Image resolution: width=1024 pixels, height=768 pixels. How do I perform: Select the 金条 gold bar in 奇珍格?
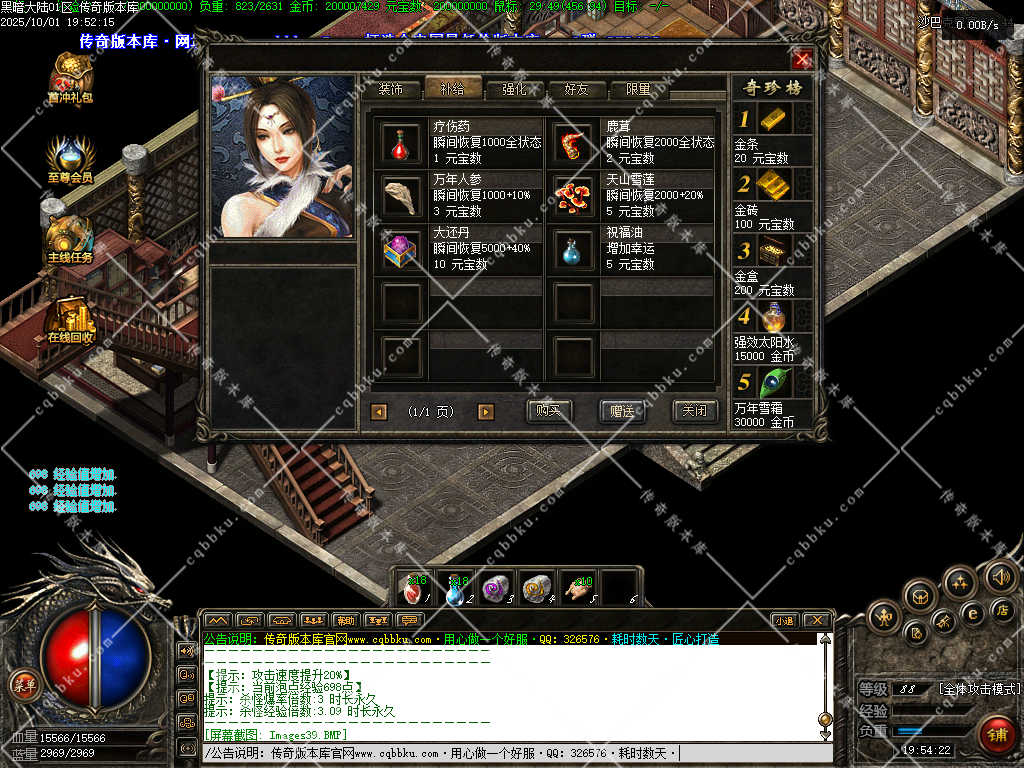[774, 118]
